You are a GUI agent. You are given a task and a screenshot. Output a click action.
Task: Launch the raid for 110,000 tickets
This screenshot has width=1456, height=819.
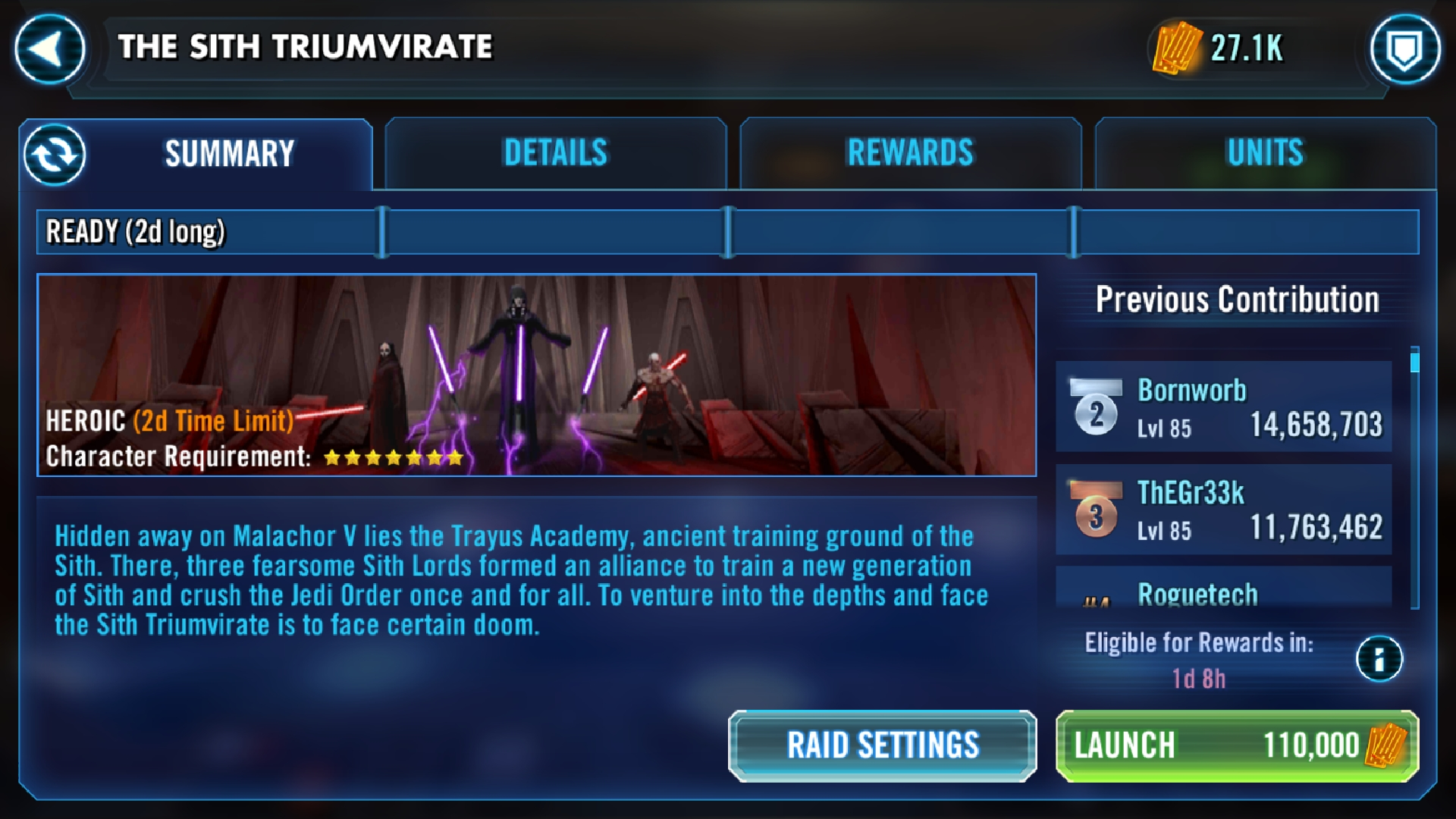click(1237, 745)
